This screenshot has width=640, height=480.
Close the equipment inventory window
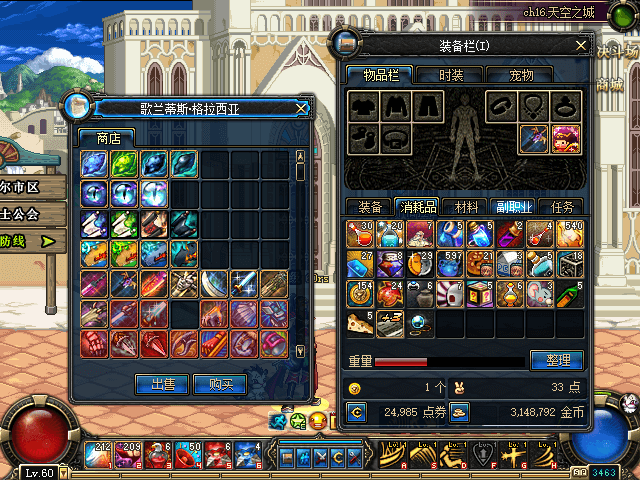[581, 45]
